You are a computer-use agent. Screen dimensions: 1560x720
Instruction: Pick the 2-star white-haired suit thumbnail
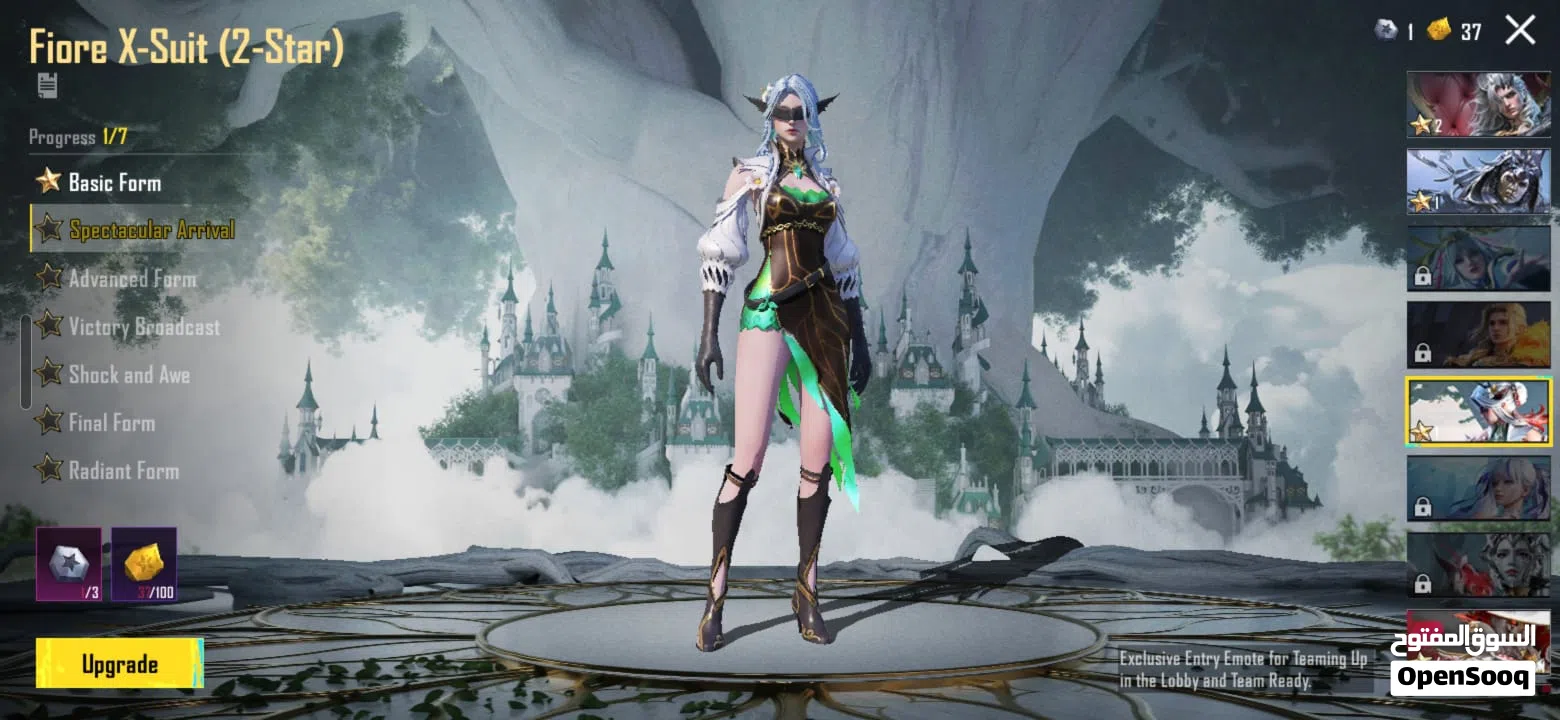[1478, 104]
